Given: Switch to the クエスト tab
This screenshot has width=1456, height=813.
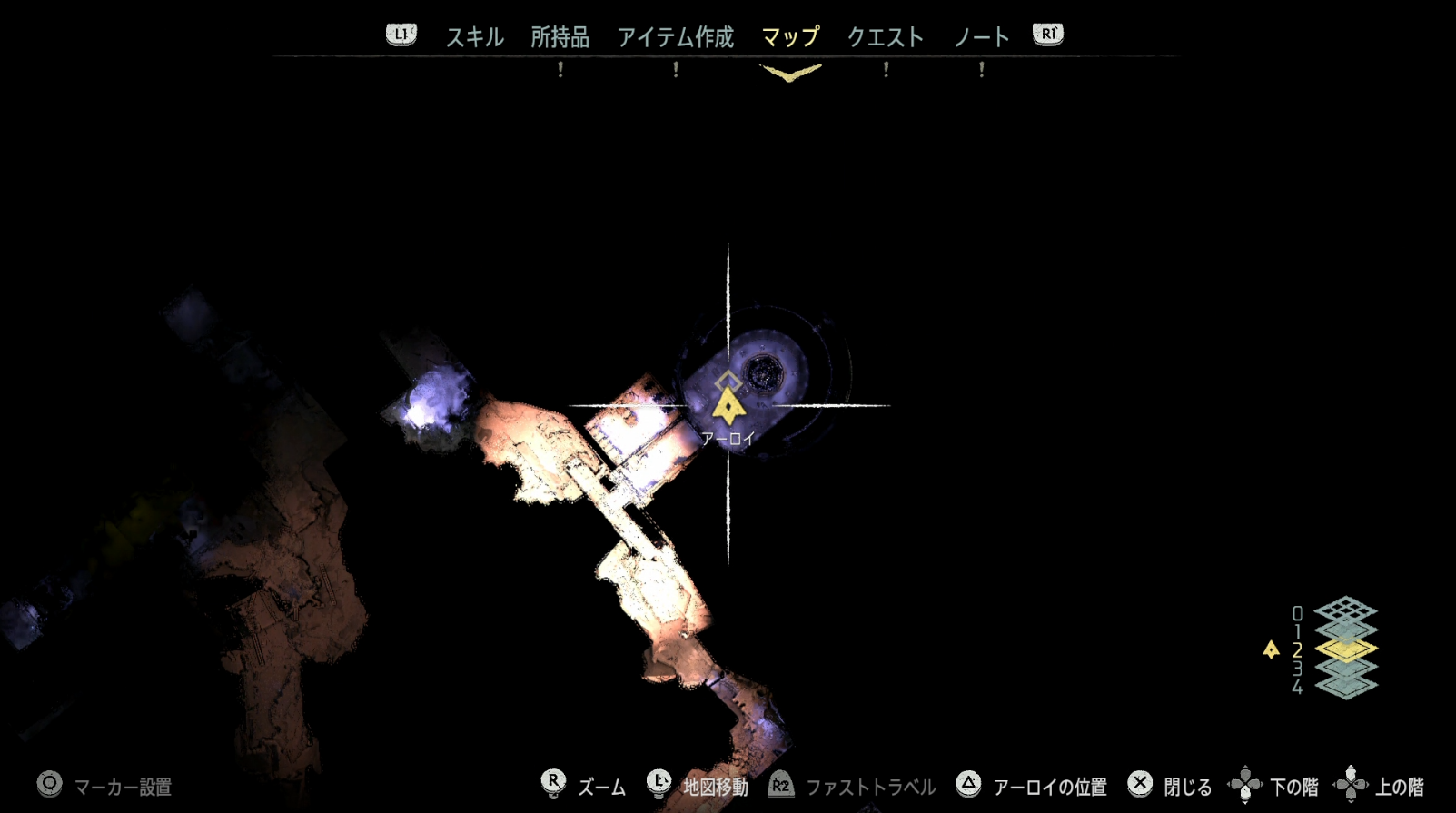Looking at the screenshot, I should pyautogui.click(x=886, y=37).
